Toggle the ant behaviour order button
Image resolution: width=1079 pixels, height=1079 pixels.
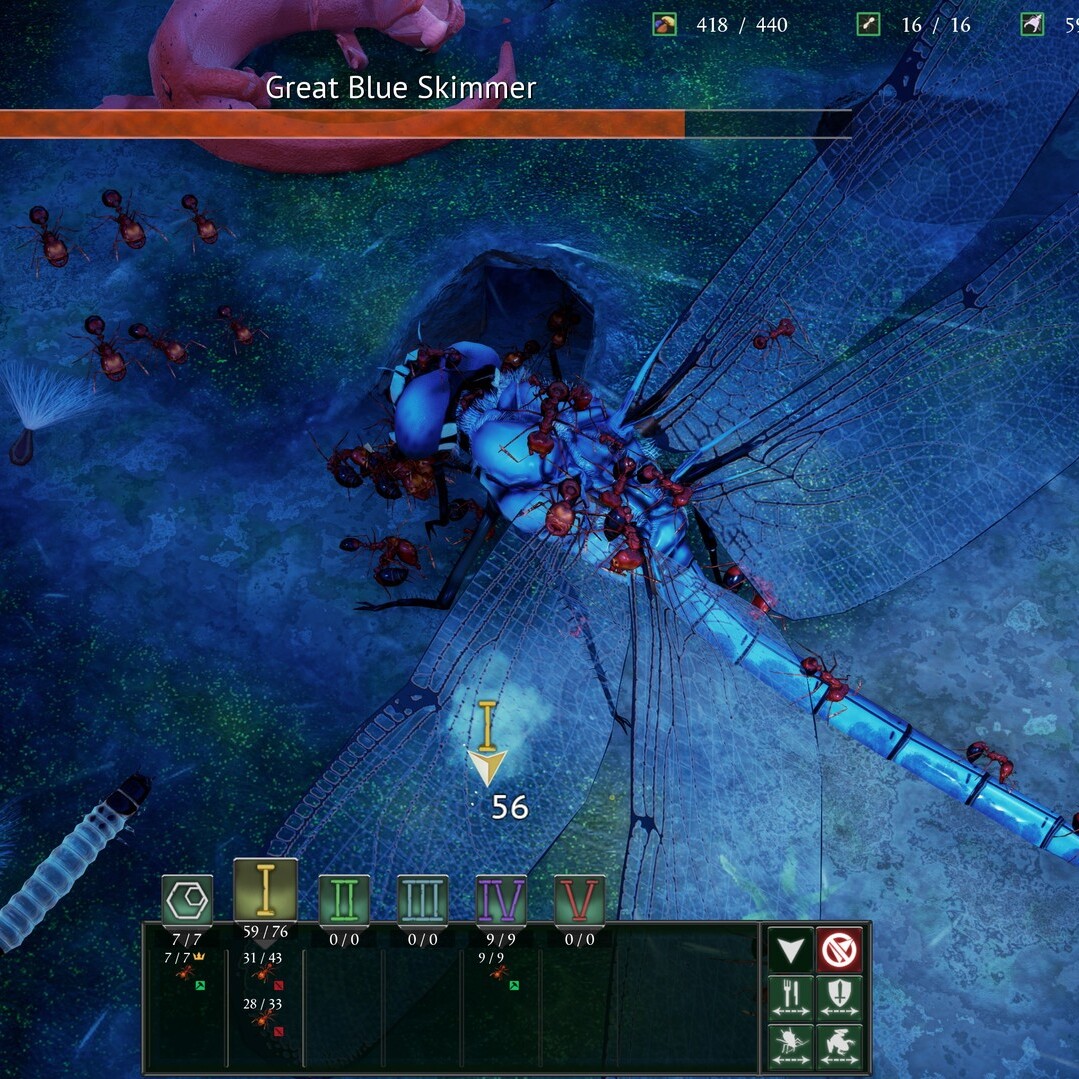(791, 1046)
